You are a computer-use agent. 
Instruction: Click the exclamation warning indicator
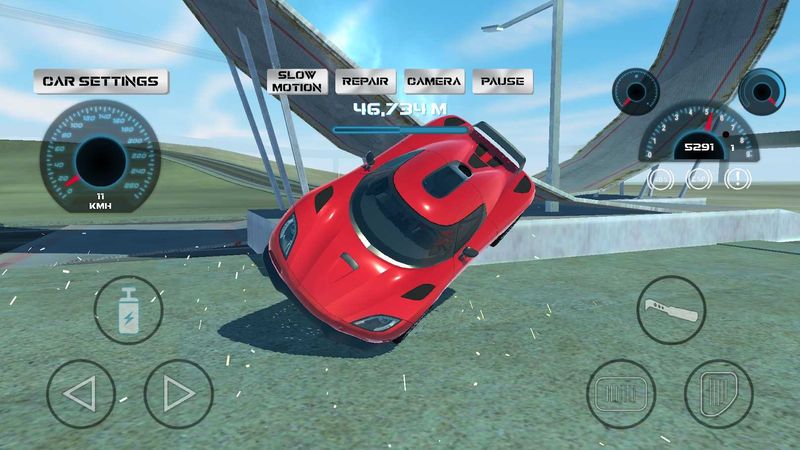pyautogui.click(x=738, y=180)
